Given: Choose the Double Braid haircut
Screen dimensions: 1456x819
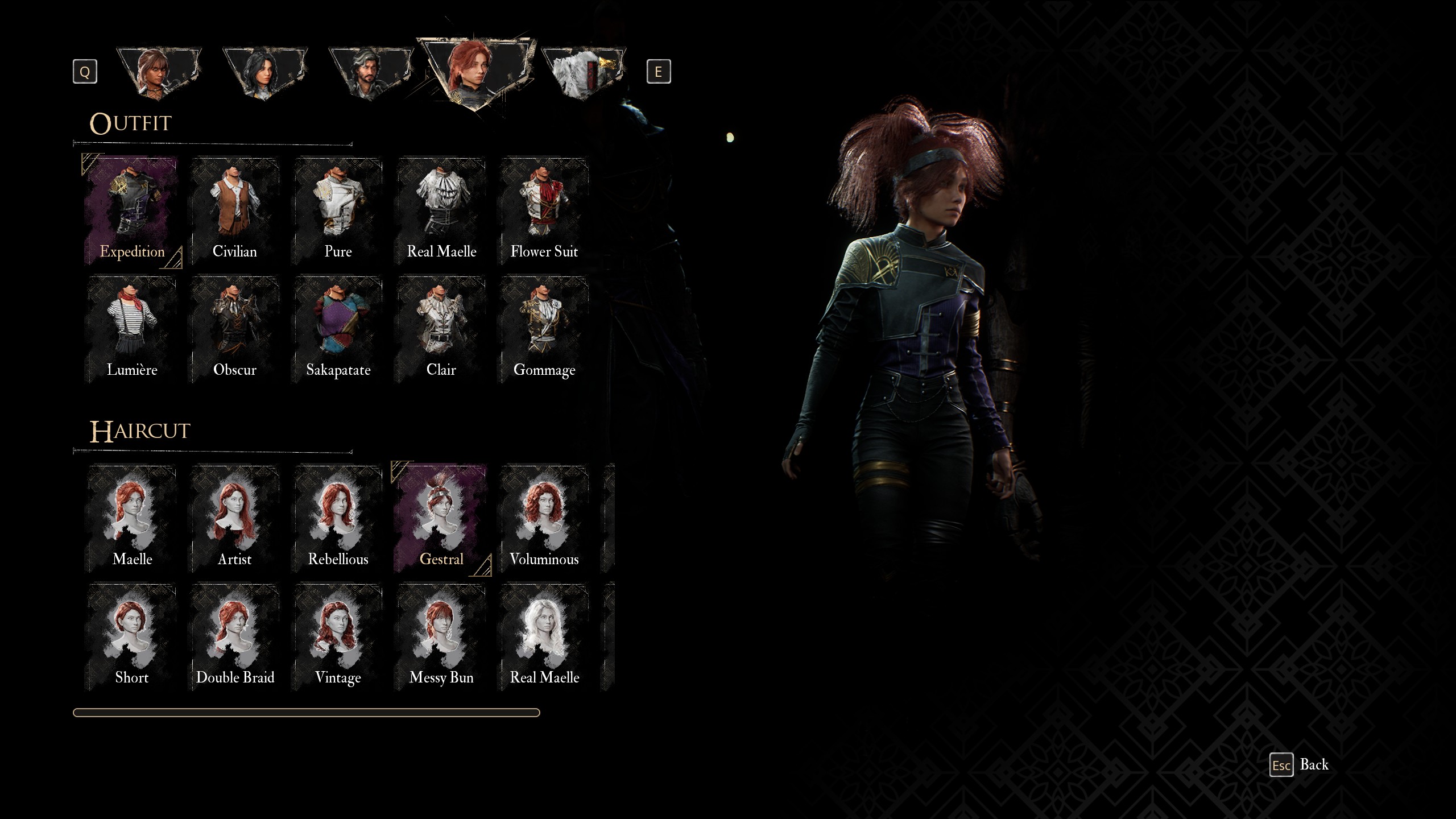Looking at the screenshot, I should click(234, 637).
